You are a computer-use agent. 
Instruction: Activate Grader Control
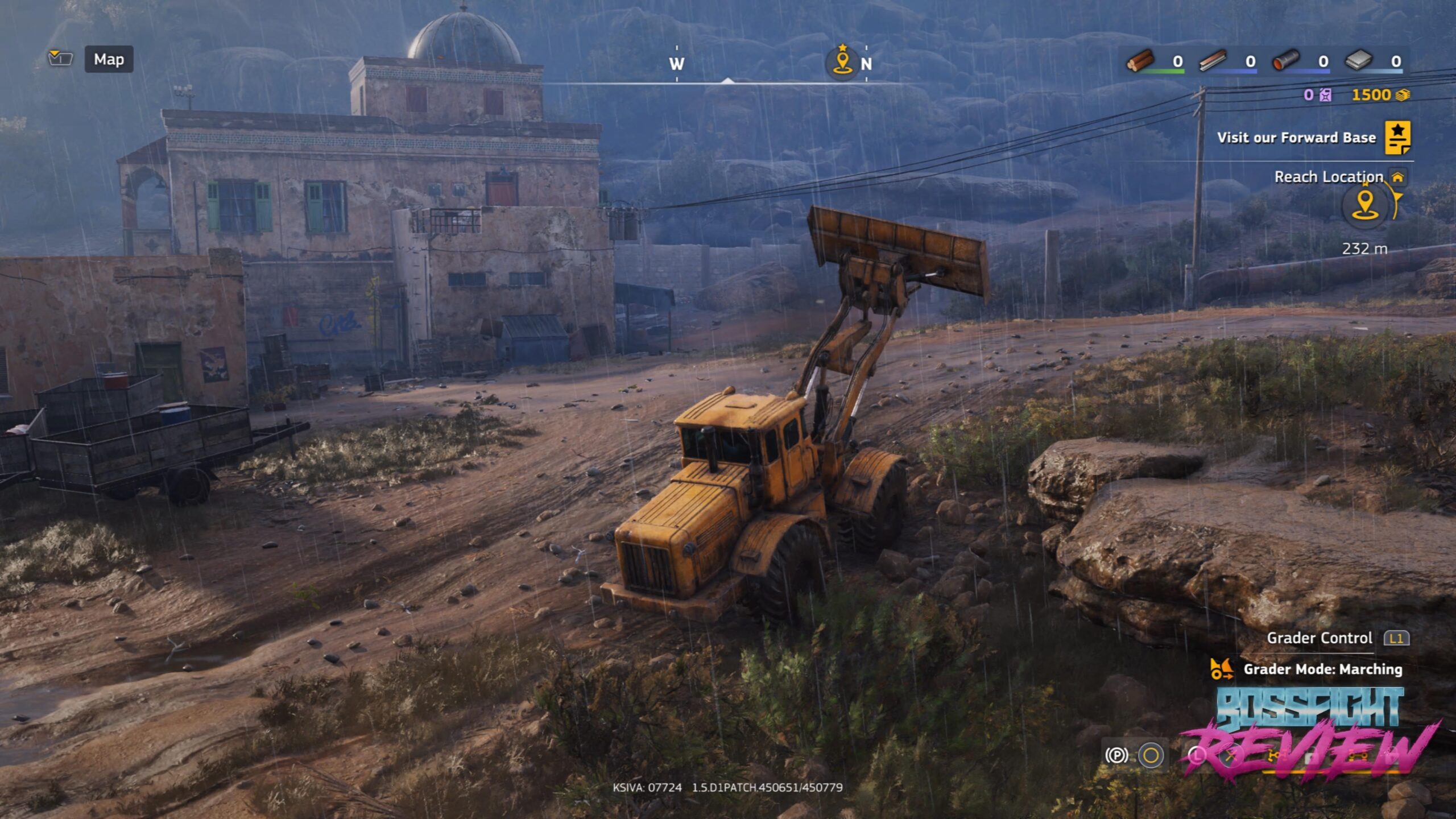coord(1396,638)
